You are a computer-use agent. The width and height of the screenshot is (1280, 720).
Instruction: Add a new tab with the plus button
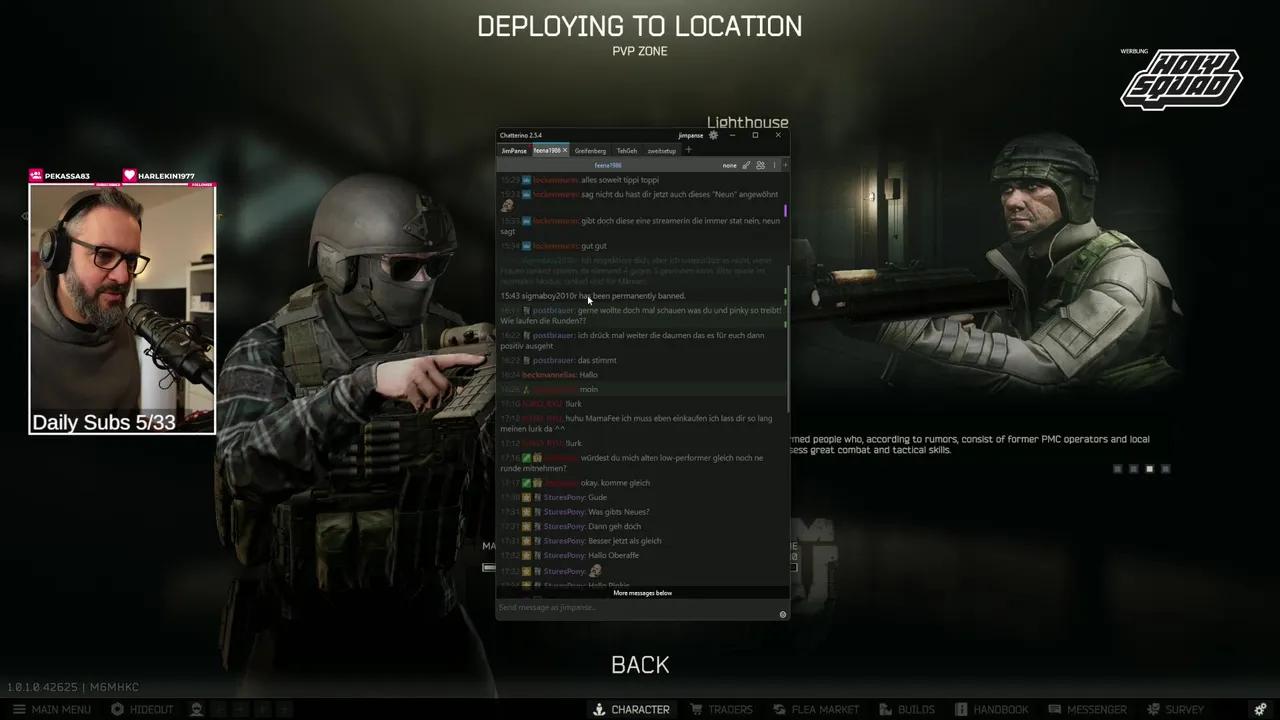[688, 150]
